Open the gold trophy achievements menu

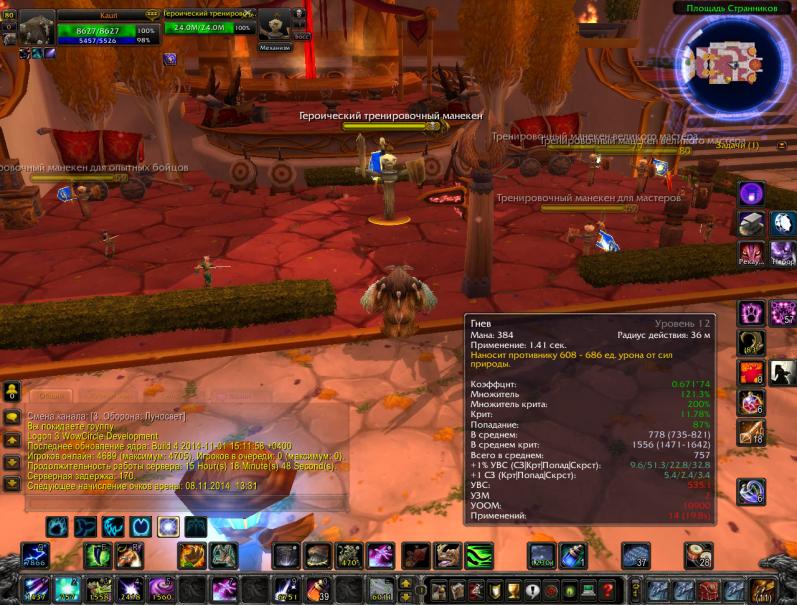point(515,589)
